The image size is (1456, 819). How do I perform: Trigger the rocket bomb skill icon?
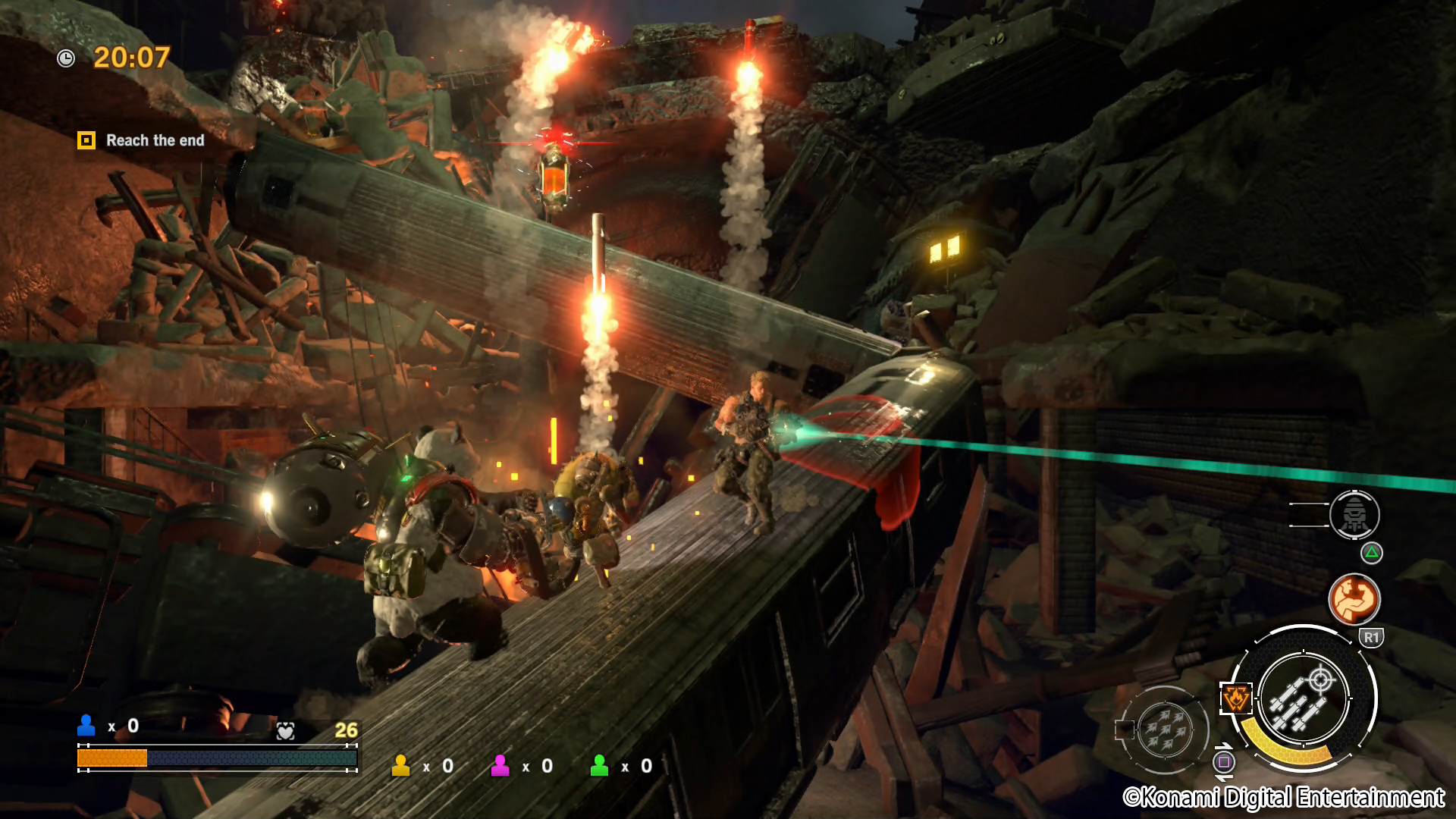[x=1354, y=515]
